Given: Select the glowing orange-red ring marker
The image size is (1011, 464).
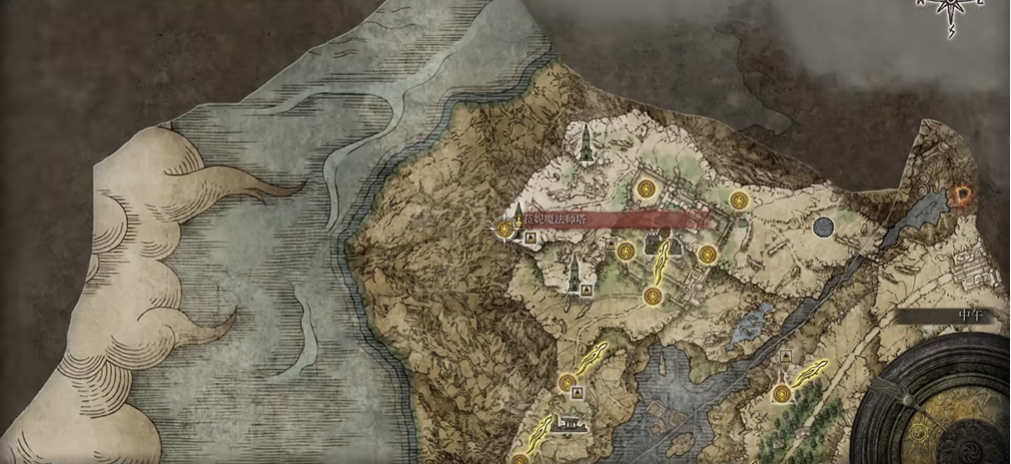Looking at the screenshot, I should (965, 194).
